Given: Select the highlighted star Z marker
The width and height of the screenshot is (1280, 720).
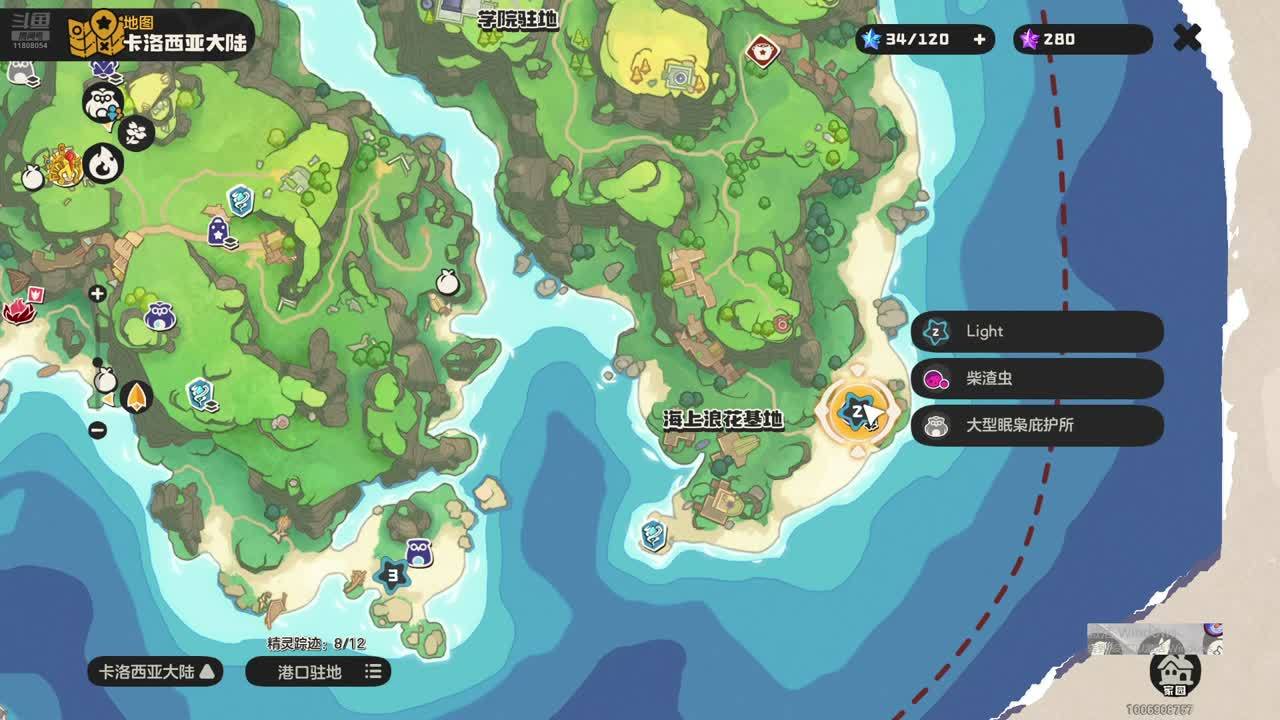Looking at the screenshot, I should [x=856, y=411].
